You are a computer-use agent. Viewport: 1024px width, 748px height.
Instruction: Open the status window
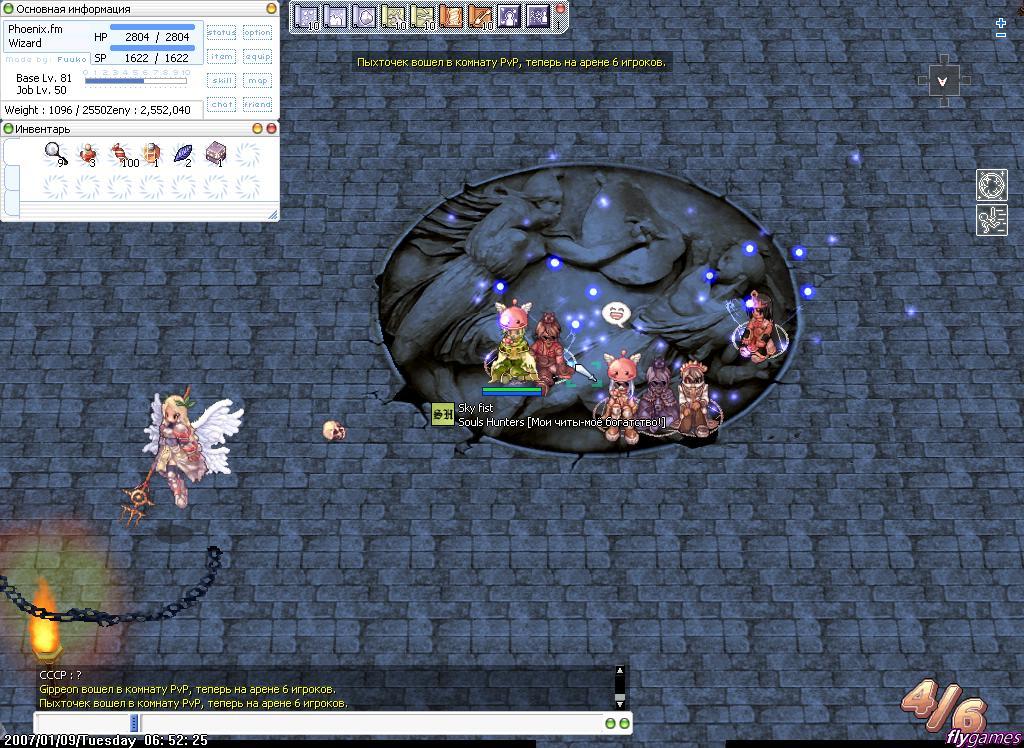point(221,33)
